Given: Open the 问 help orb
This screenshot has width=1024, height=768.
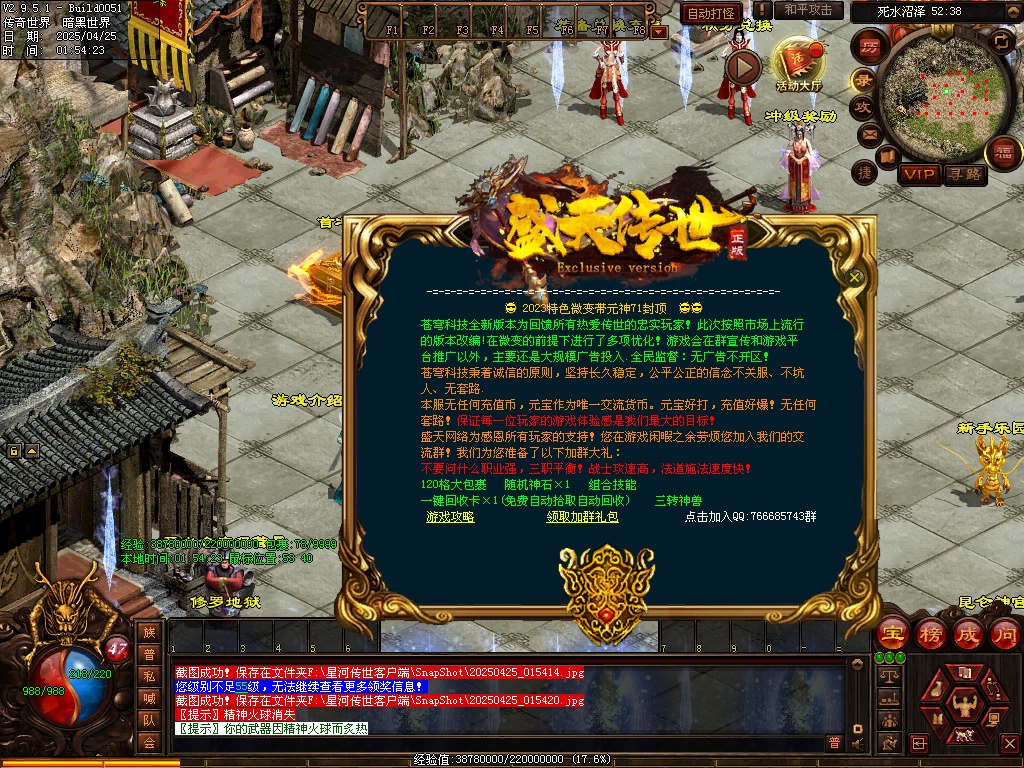Looking at the screenshot, I should pyautogui.click(x=1005, y=633).
